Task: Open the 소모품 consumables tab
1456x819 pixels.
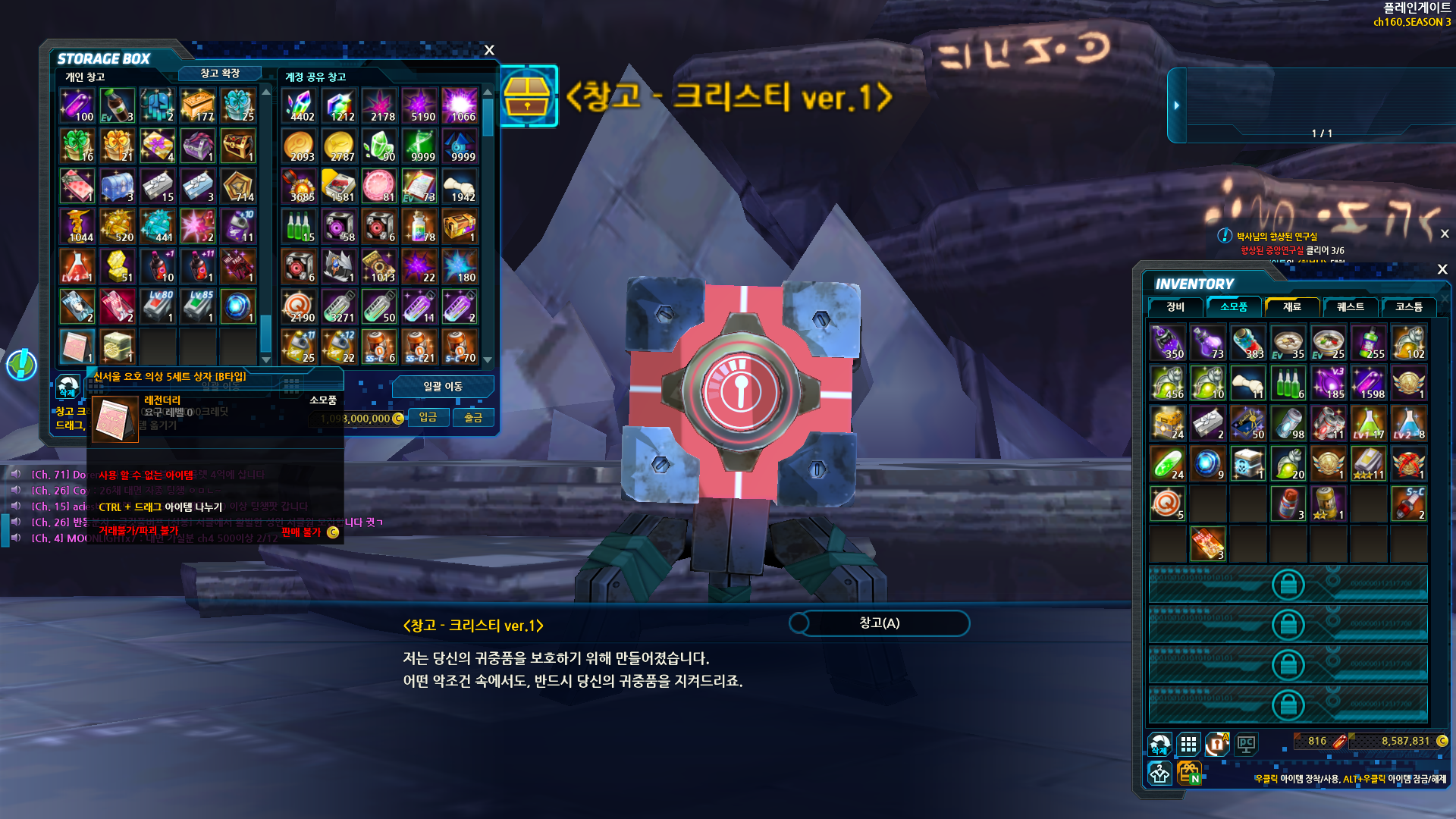Action: pyautogui.click(x=1234, y=306)
